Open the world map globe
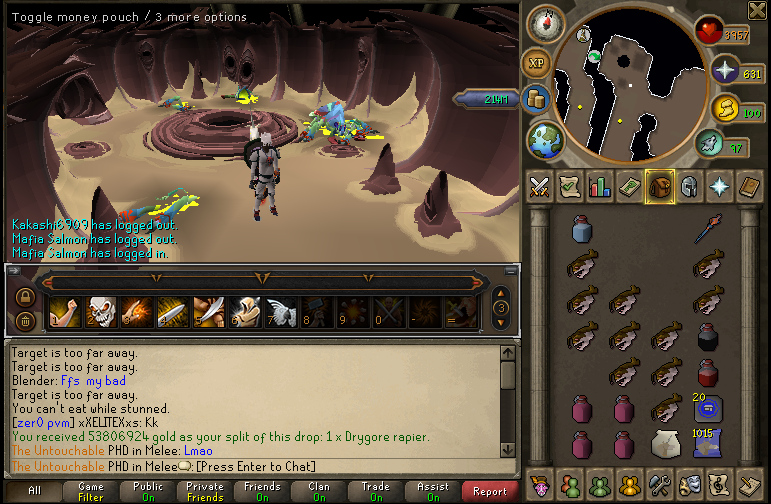This screenshot has height=504, width=771. 547,137
